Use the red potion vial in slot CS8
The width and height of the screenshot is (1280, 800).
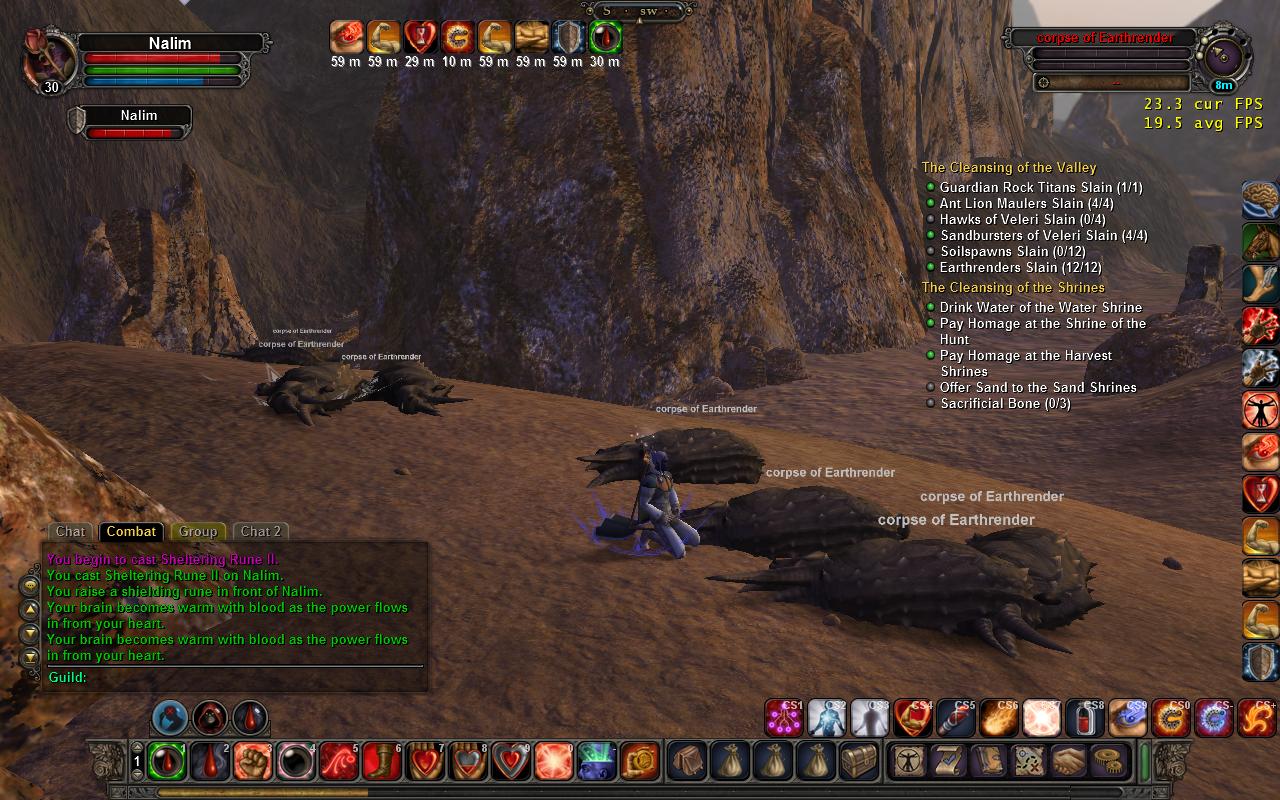point(1085,718)
